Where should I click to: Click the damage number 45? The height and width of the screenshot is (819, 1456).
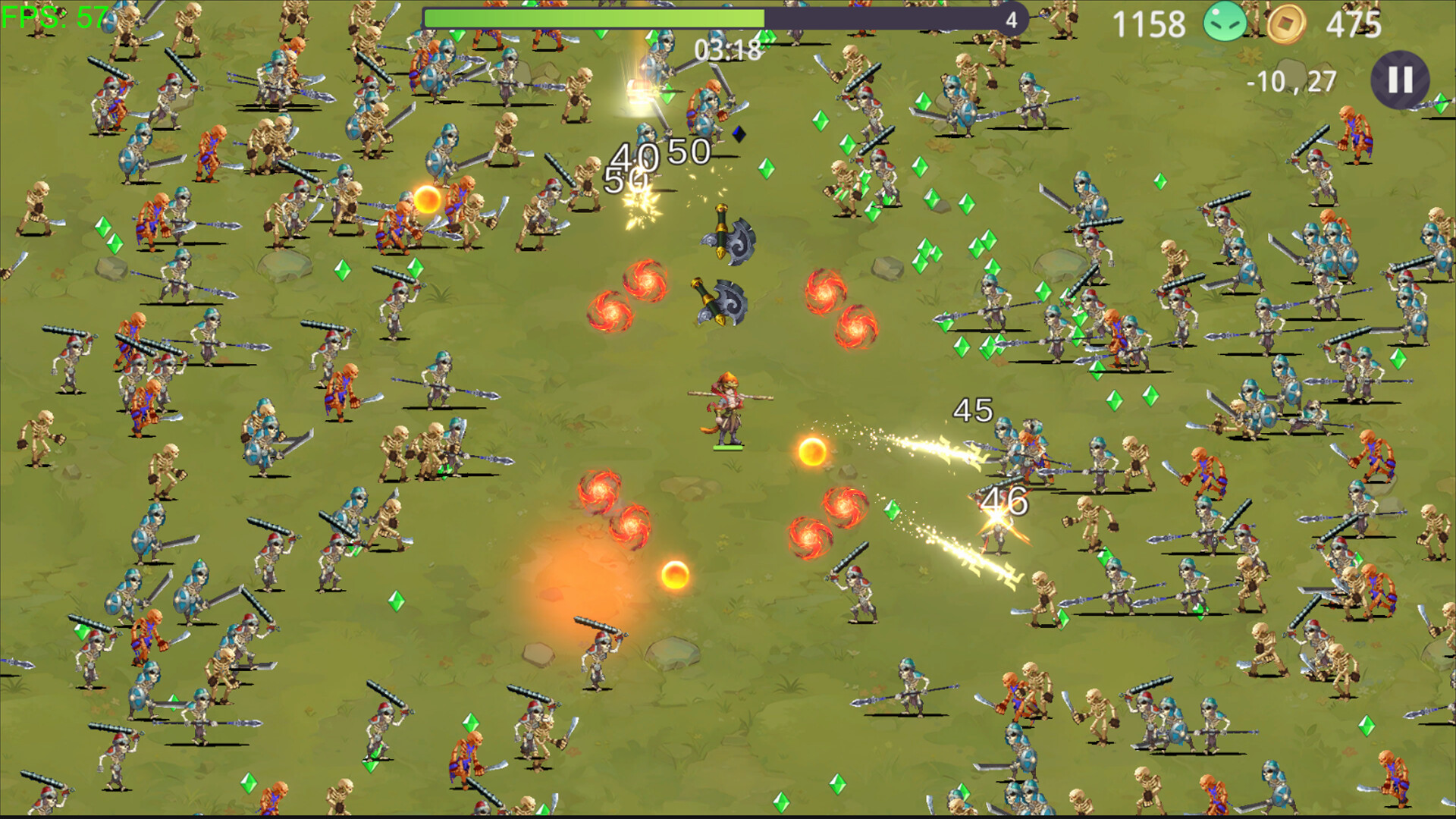pyautogui.click(x=971, y=409)
